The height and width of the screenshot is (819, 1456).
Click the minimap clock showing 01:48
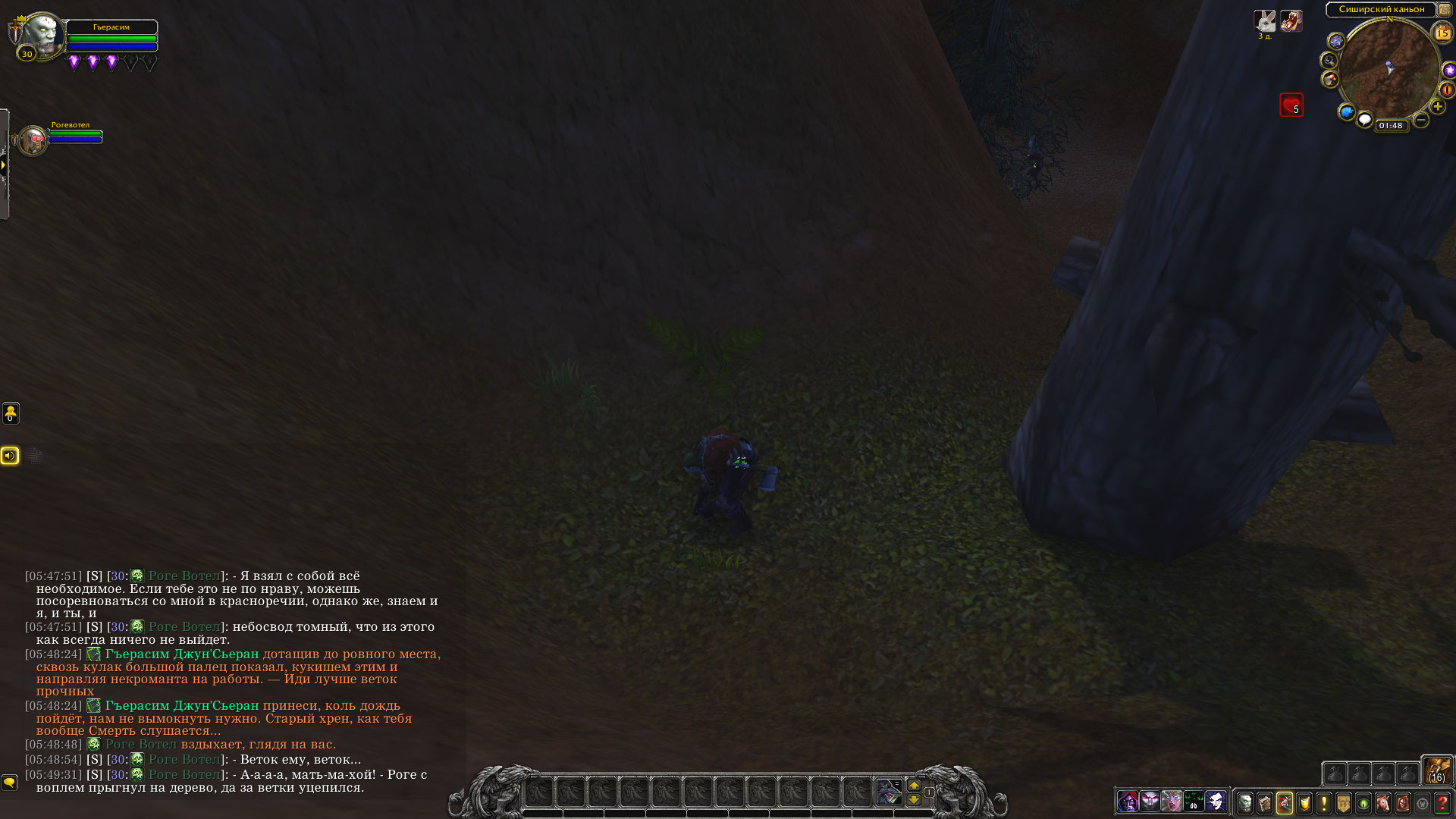(1390, 126)
